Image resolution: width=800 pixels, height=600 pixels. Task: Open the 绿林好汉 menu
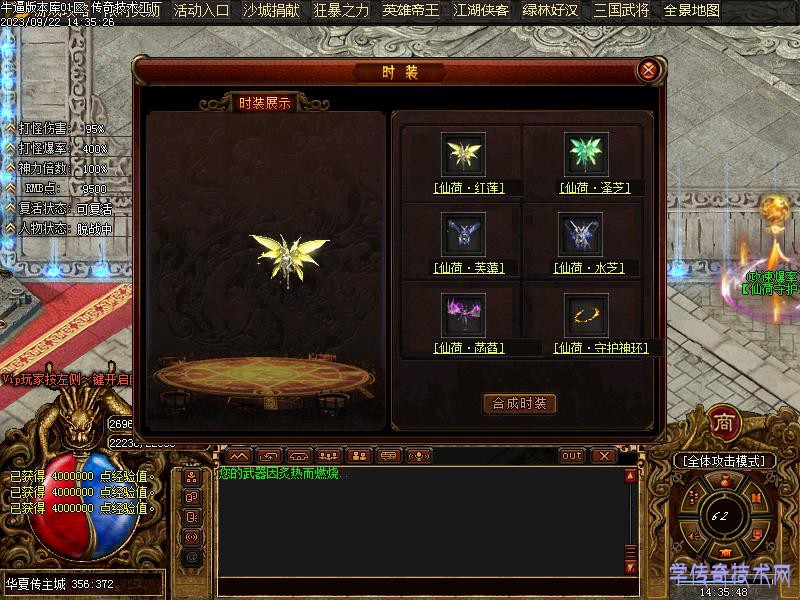[551, 11]
